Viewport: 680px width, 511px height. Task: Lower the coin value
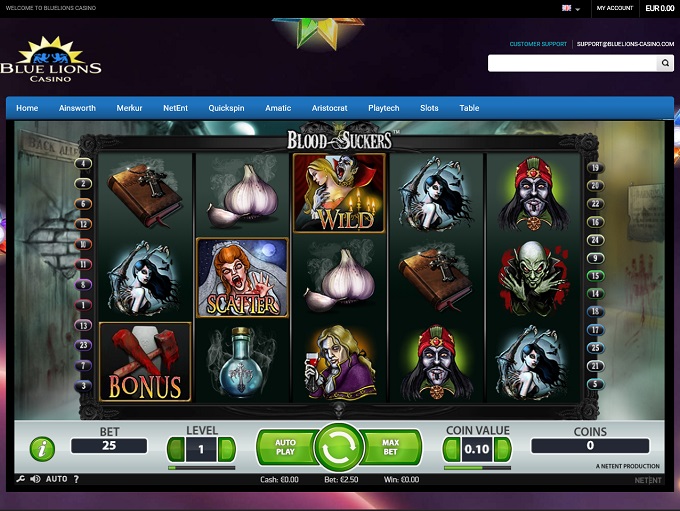(x=452, y=449)
